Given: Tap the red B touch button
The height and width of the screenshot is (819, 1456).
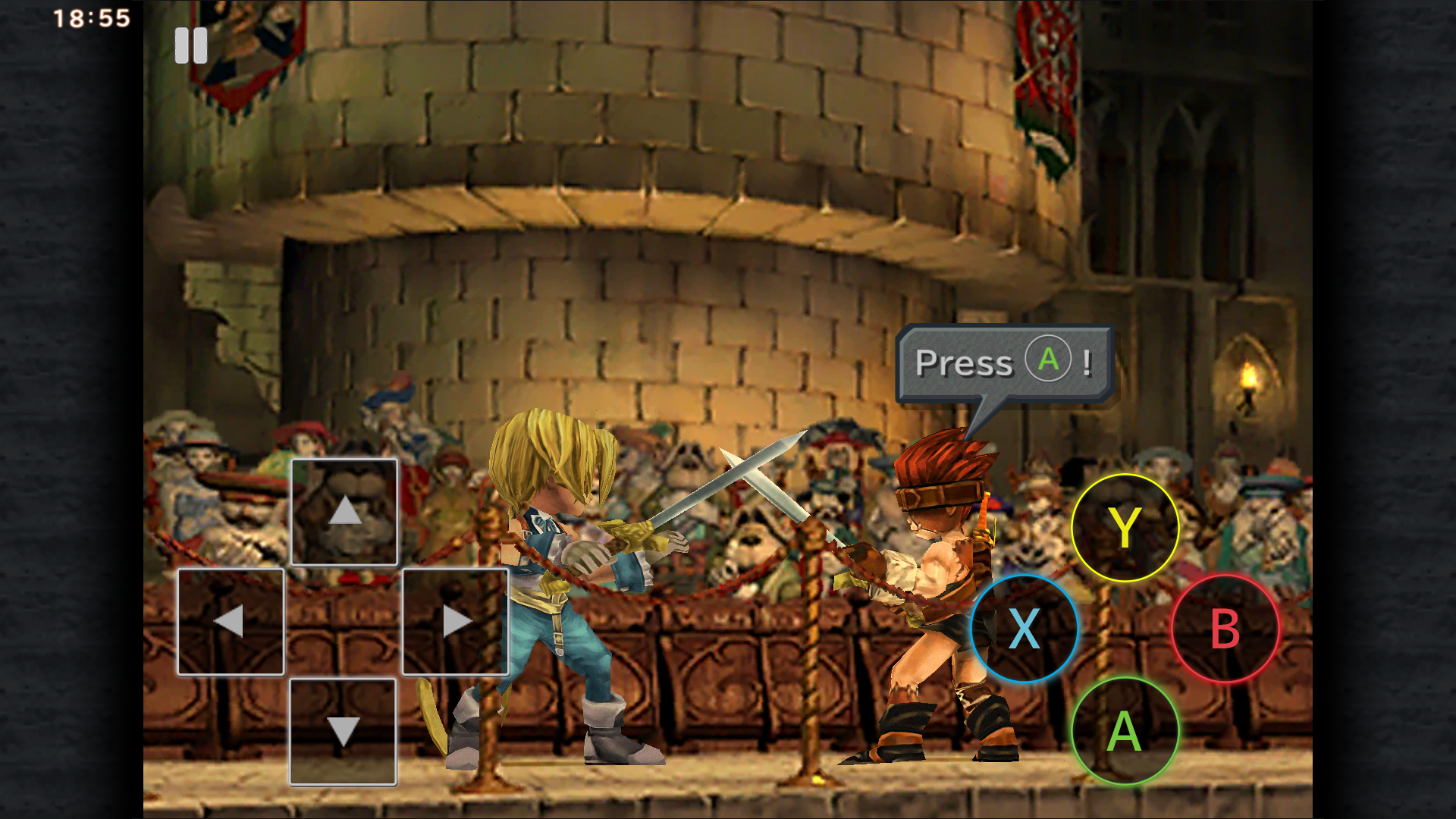Looking at the screenshot, I should pos(1225,629).
